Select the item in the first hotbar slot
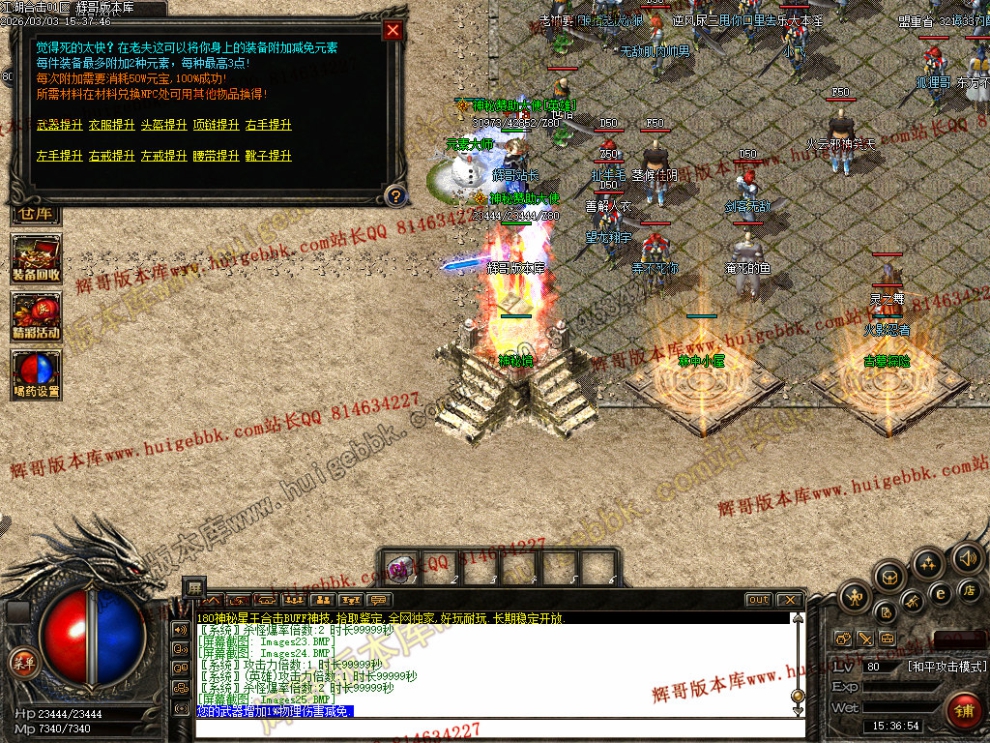Image resolution: width=990 pixels, height=743 pixels. [x=402, y=568]
